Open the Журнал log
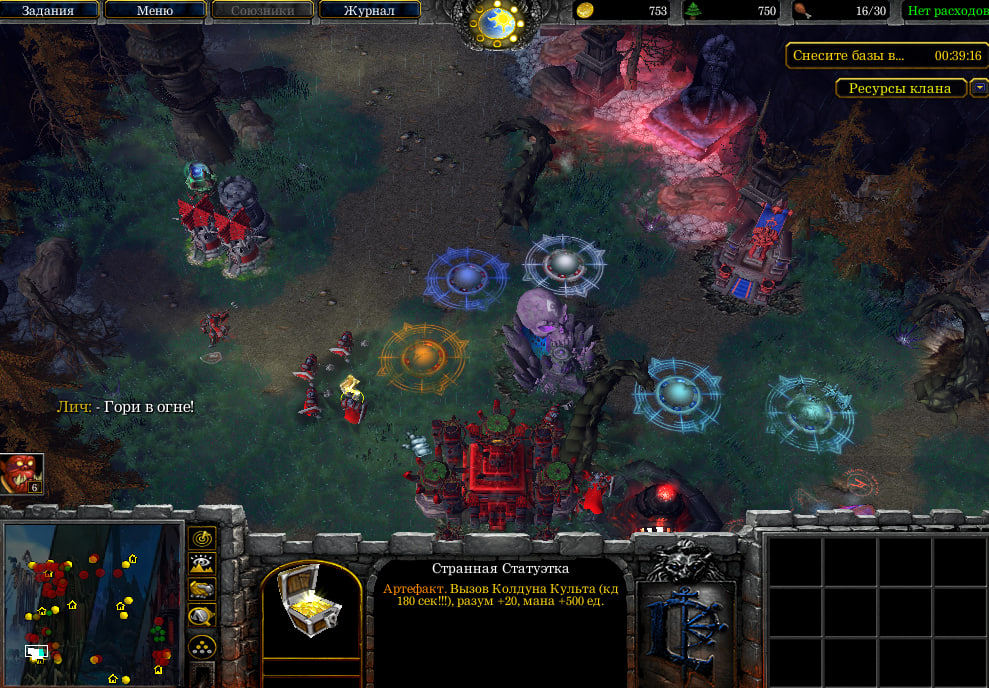 [368, 11]
